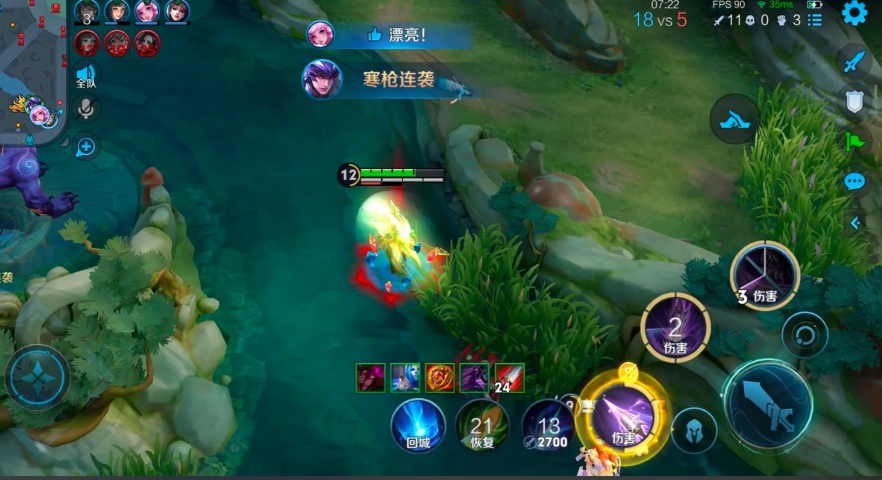Send the sword attack signal
882x480 pixels.
click(853, 61)
